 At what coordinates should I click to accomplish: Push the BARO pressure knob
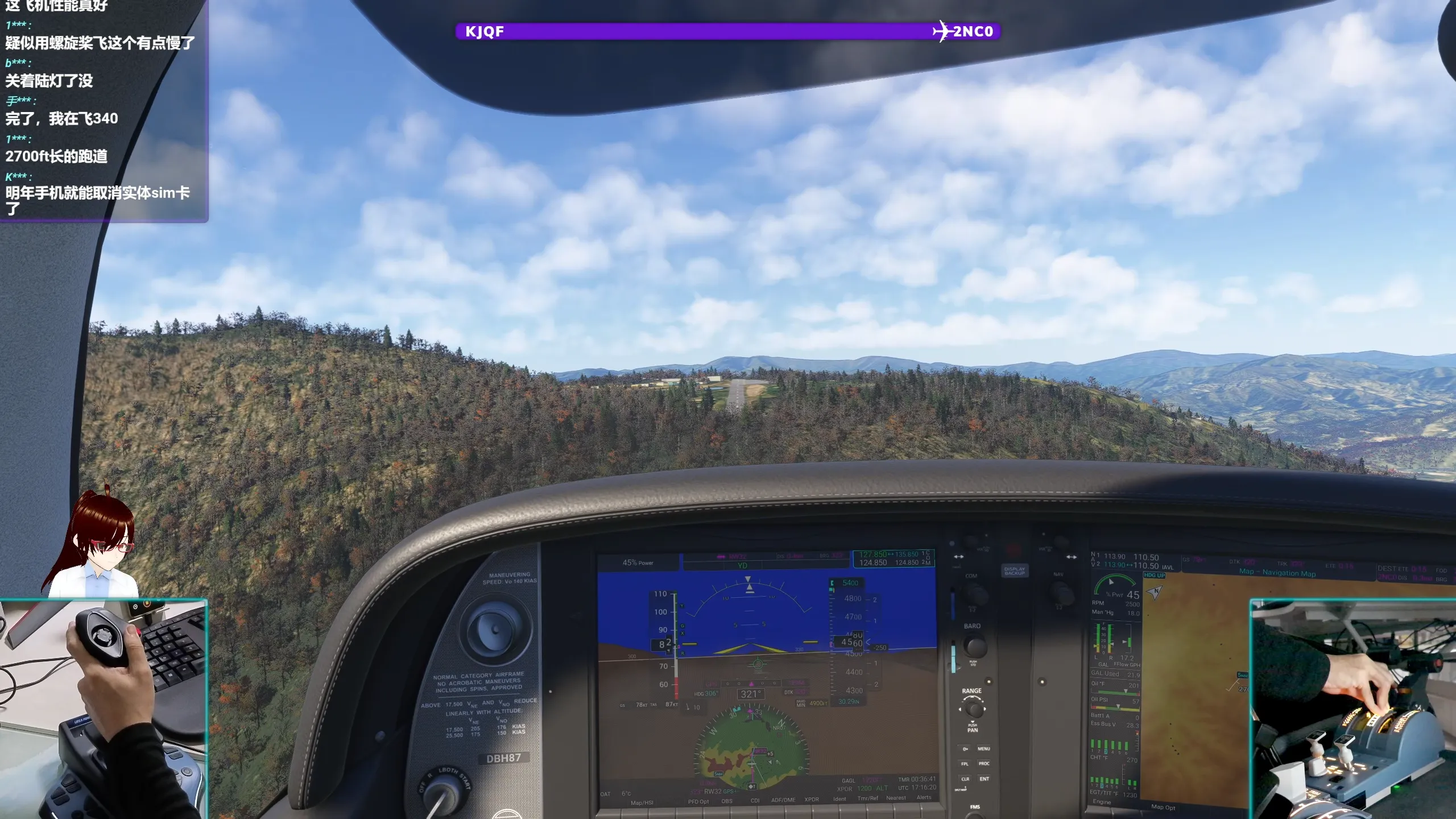975,646
